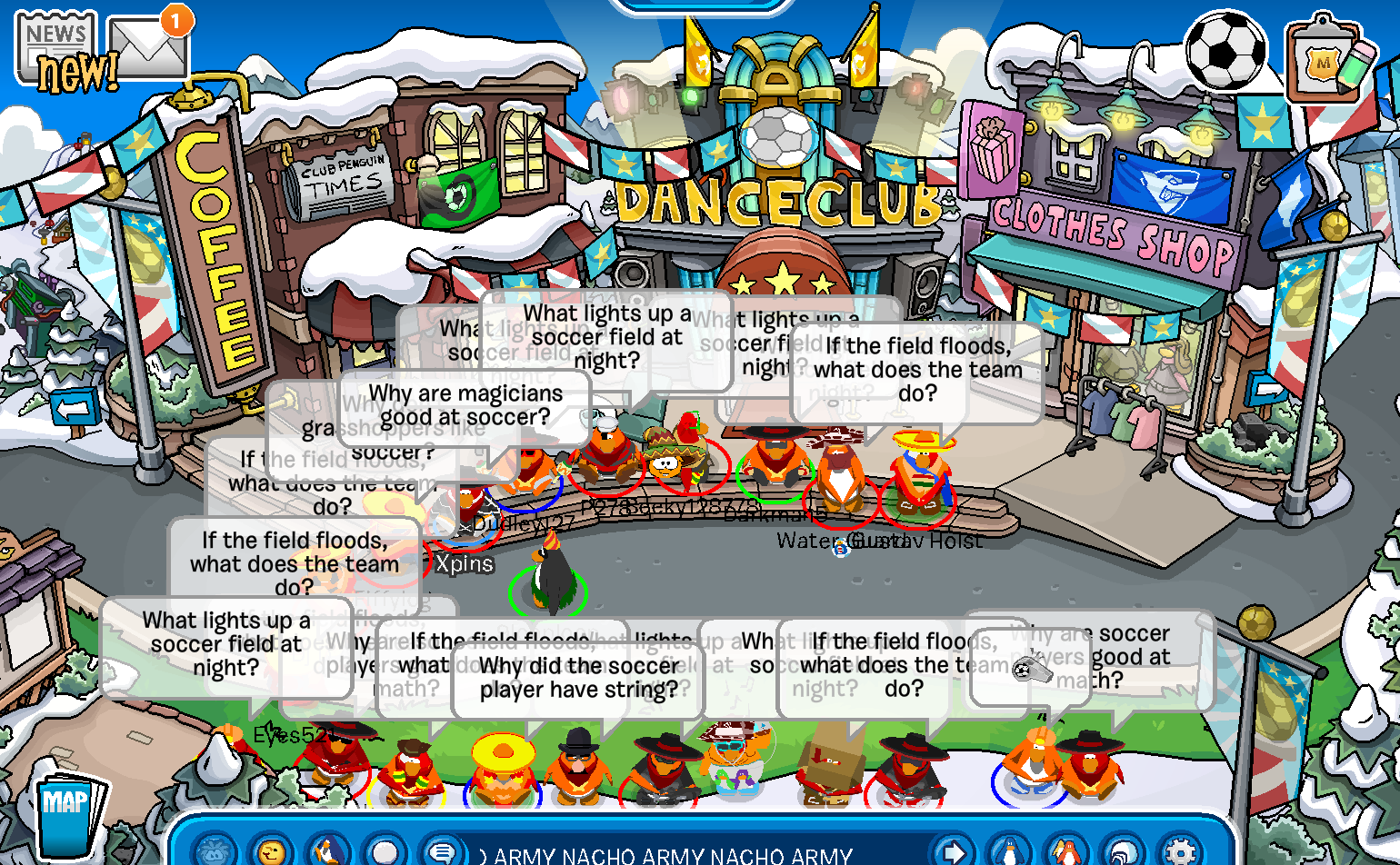The image size is (1400, 865).
Task: Send the chat message with arrow button
Action: (954, 852)
